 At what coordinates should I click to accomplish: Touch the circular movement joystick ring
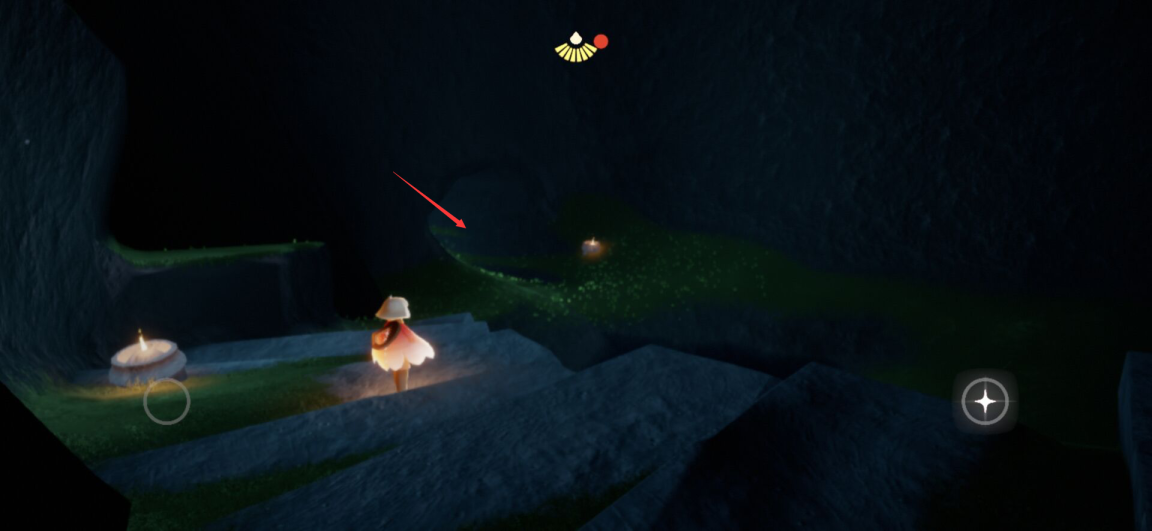coord(166,401)
